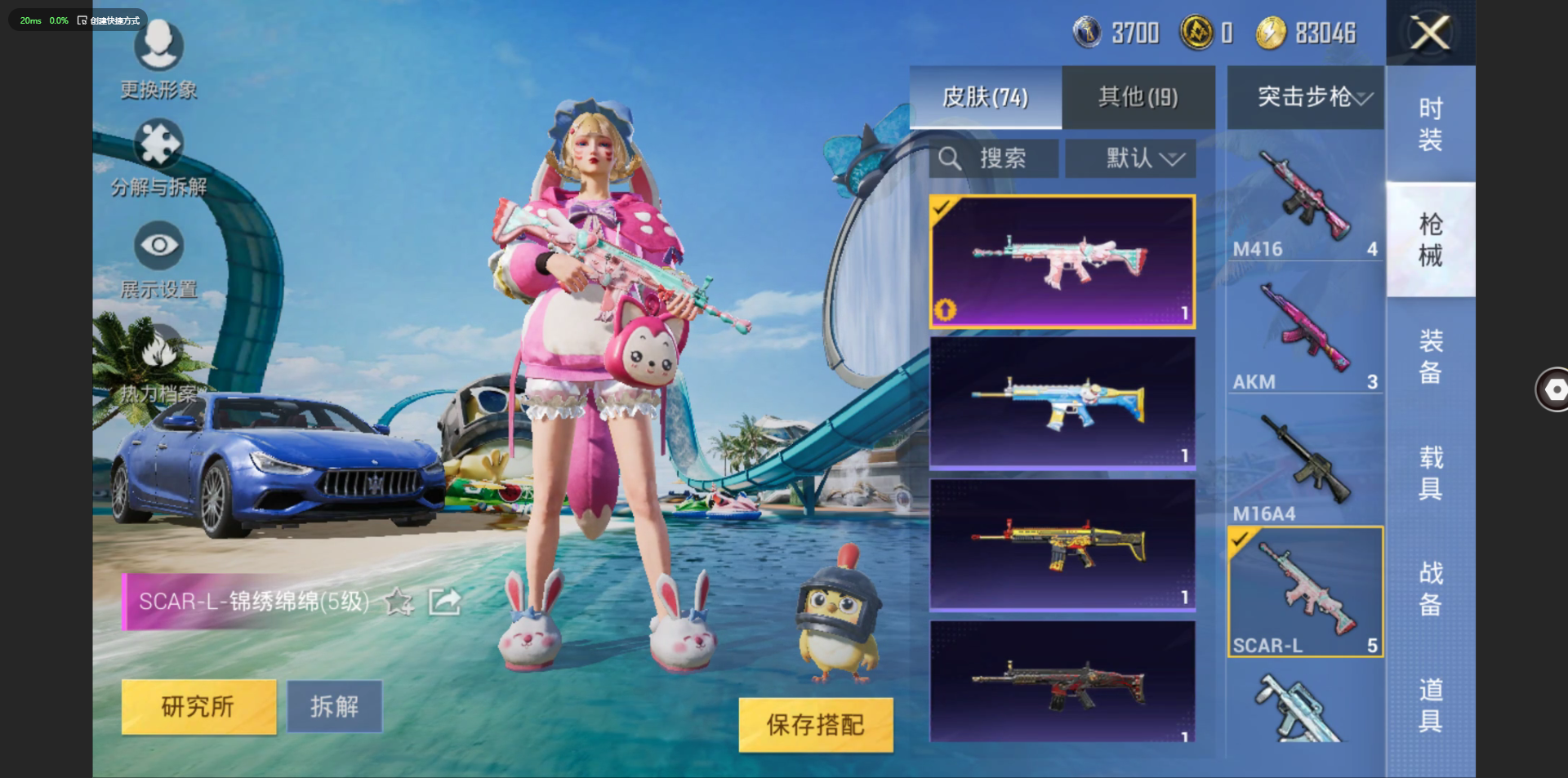Open the 默认 sort dropdown
The width and height of the screenshot is (1568, 778).
(1130, 158)
